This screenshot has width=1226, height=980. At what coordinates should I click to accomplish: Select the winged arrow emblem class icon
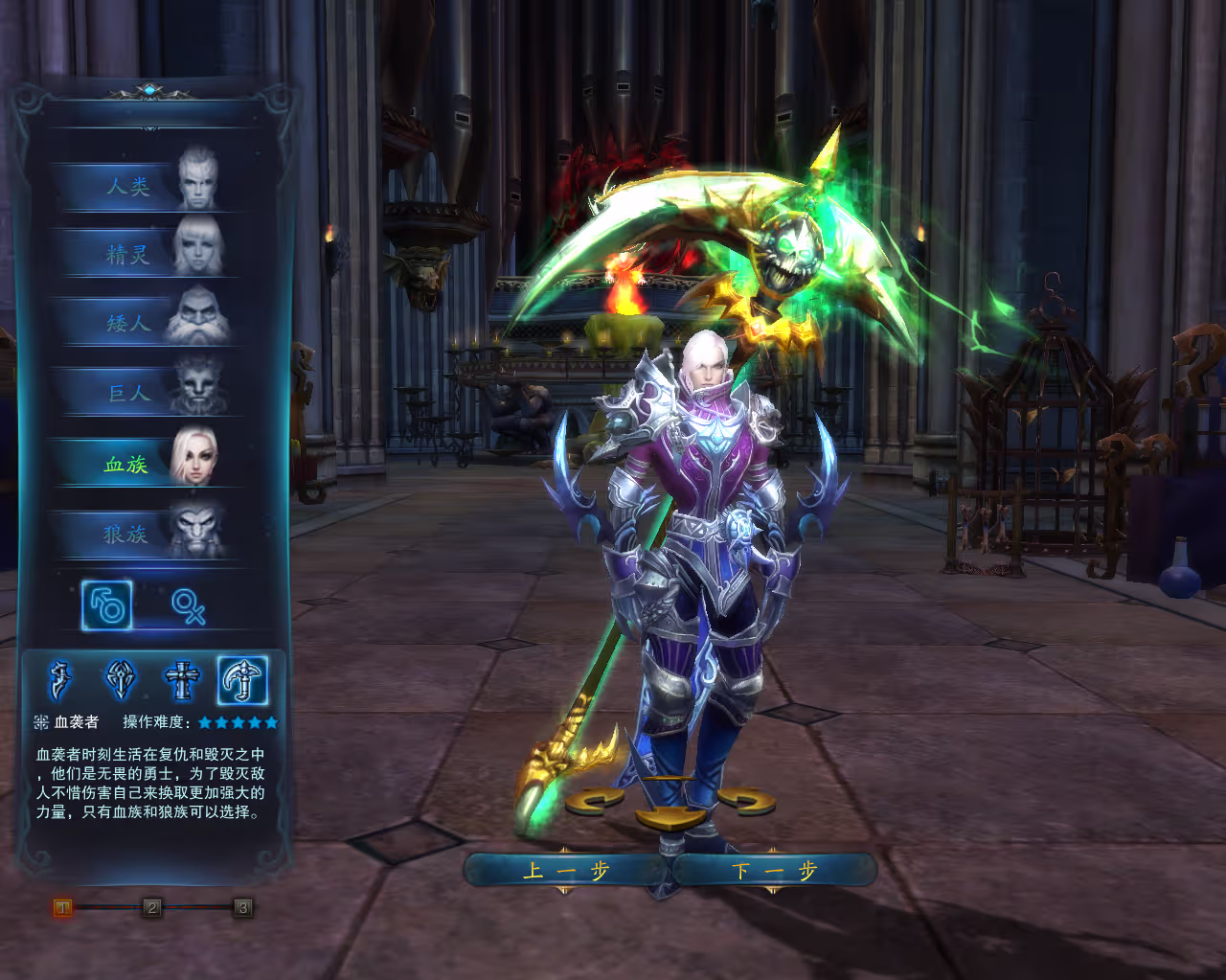click(121, 681)
